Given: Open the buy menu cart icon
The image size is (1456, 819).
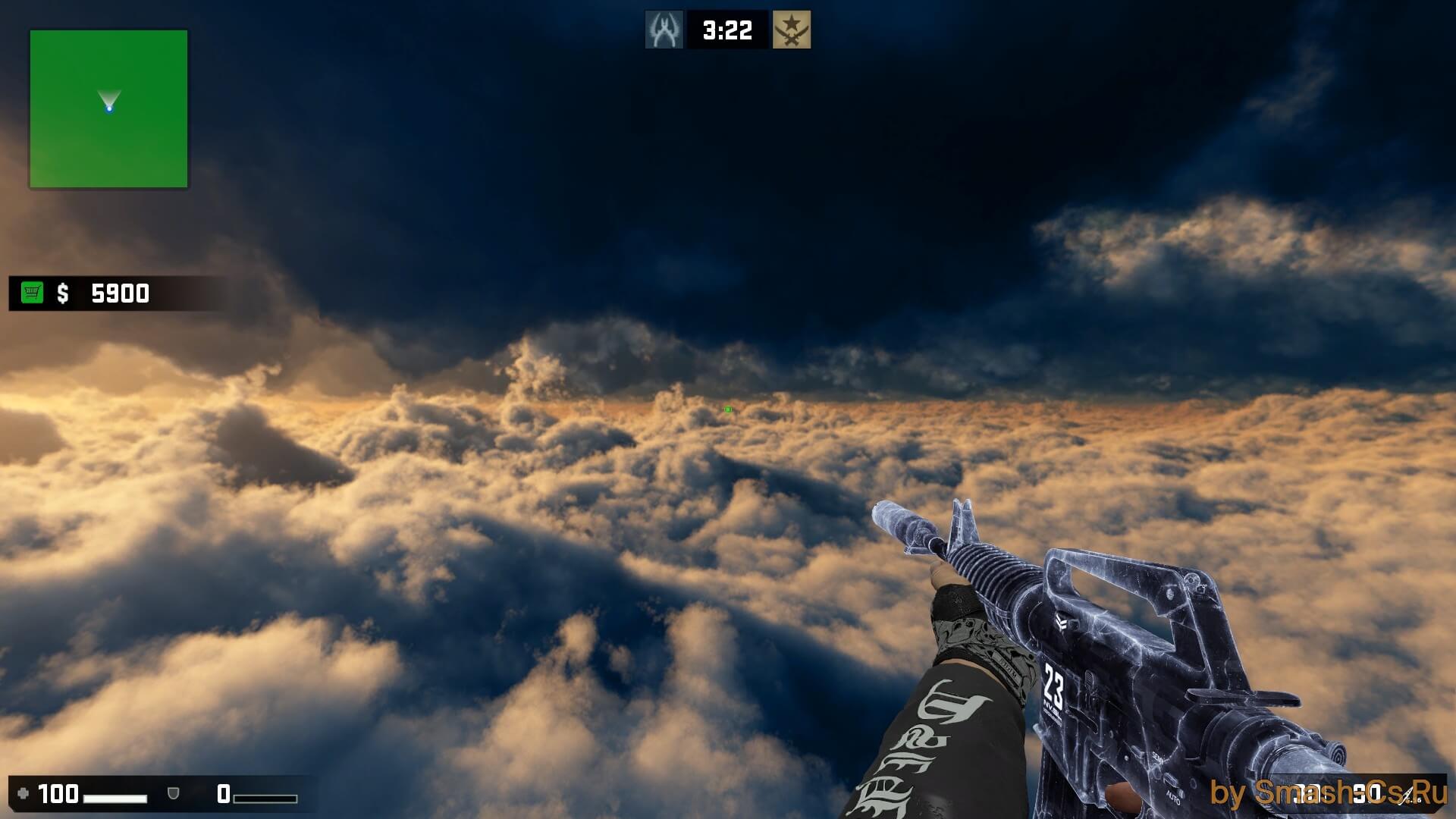Looking at the screenshot, I should tap(33, 293).
